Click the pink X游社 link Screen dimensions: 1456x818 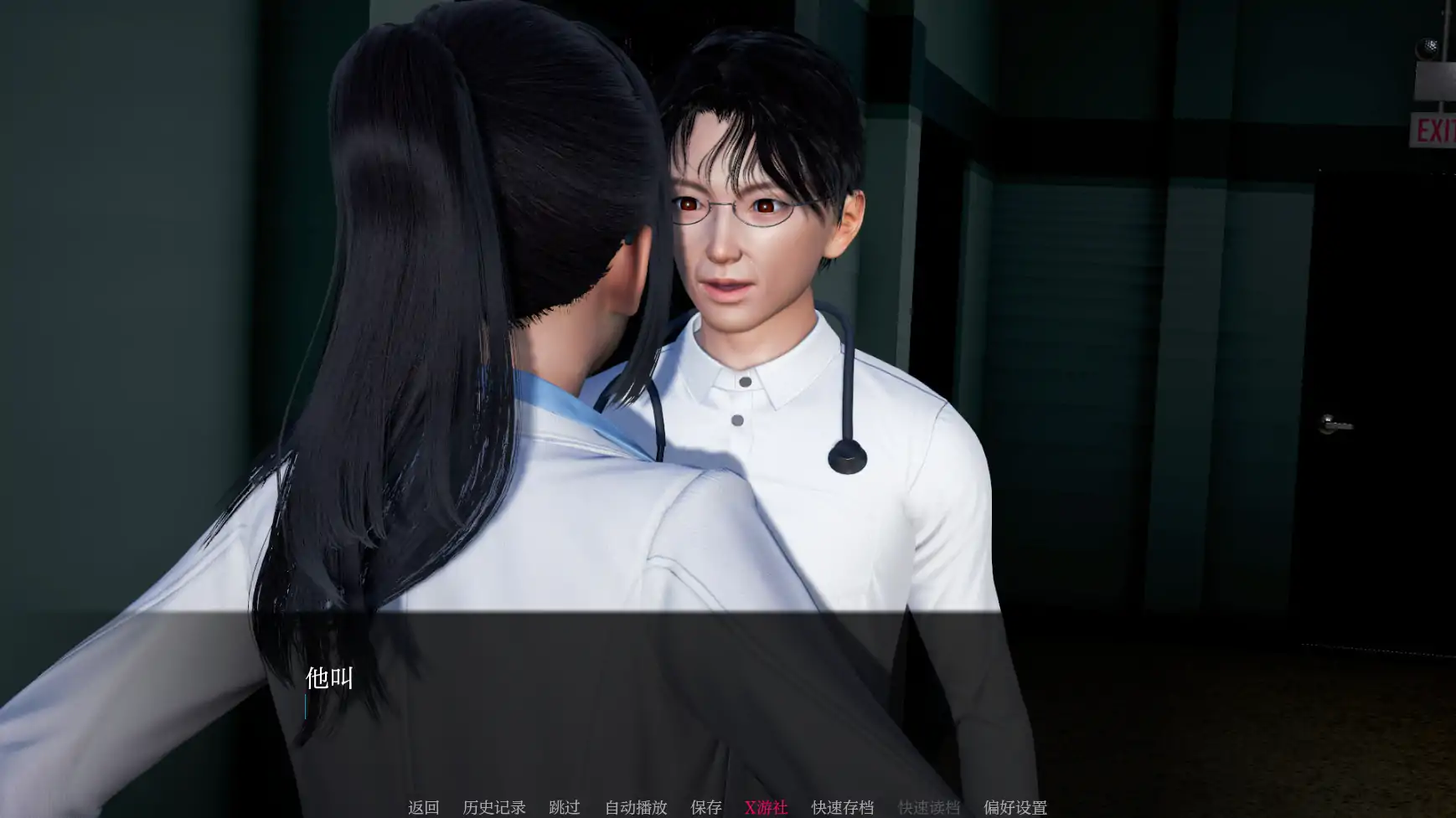click(766, 807)
